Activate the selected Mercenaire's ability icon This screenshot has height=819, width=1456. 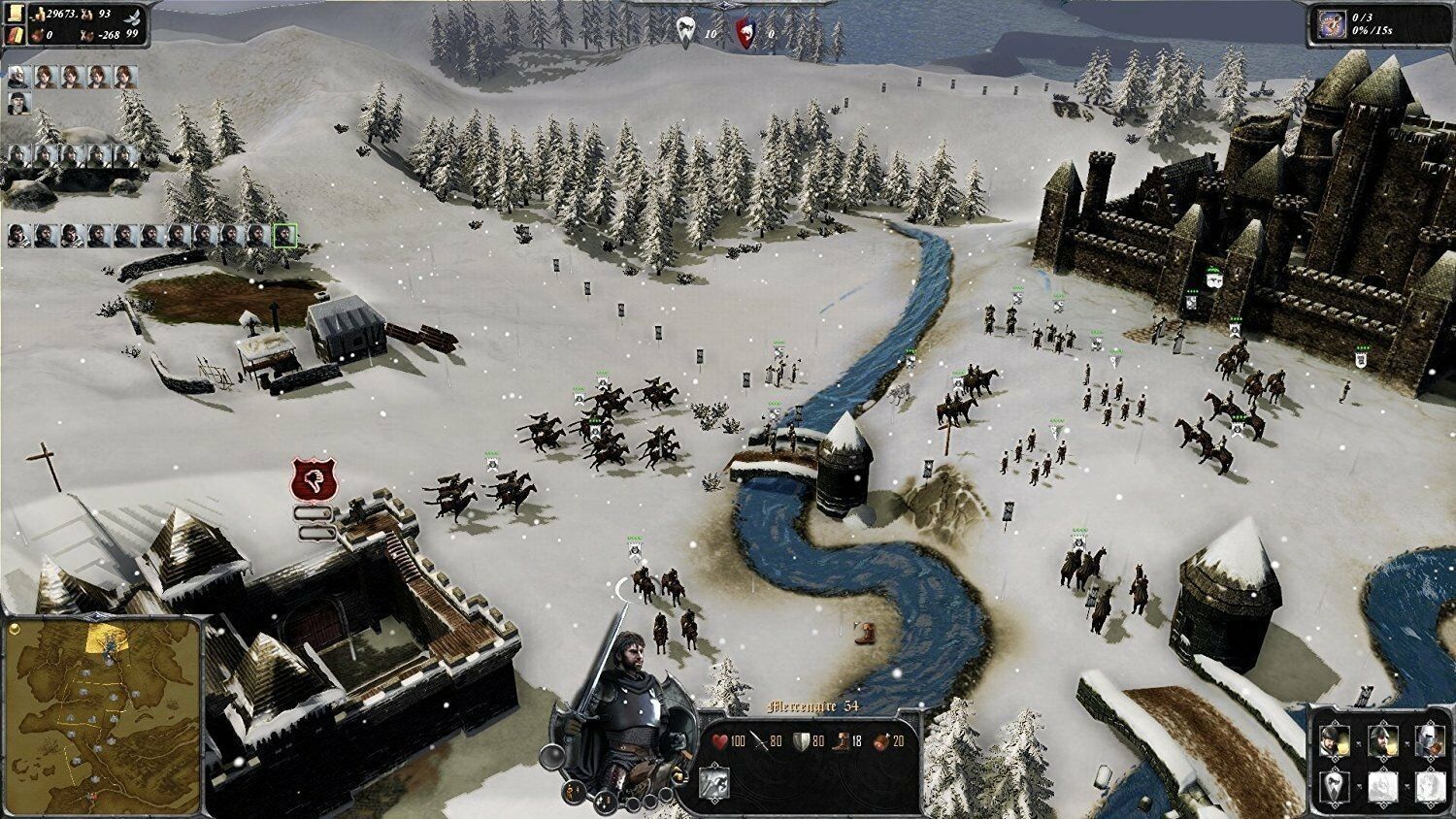[715, 779]
